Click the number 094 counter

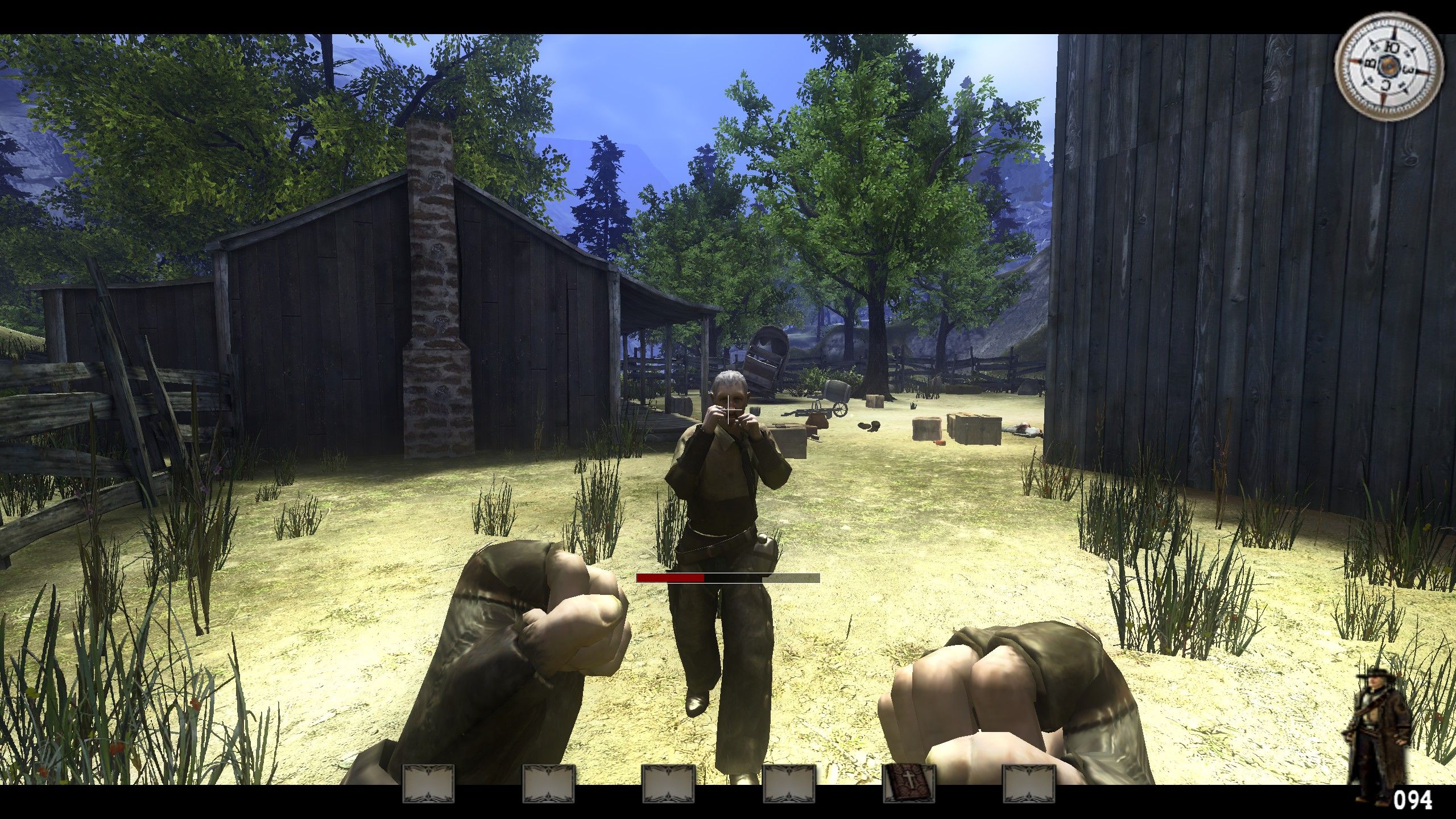pyautogui.click(x=1414, y=799)
